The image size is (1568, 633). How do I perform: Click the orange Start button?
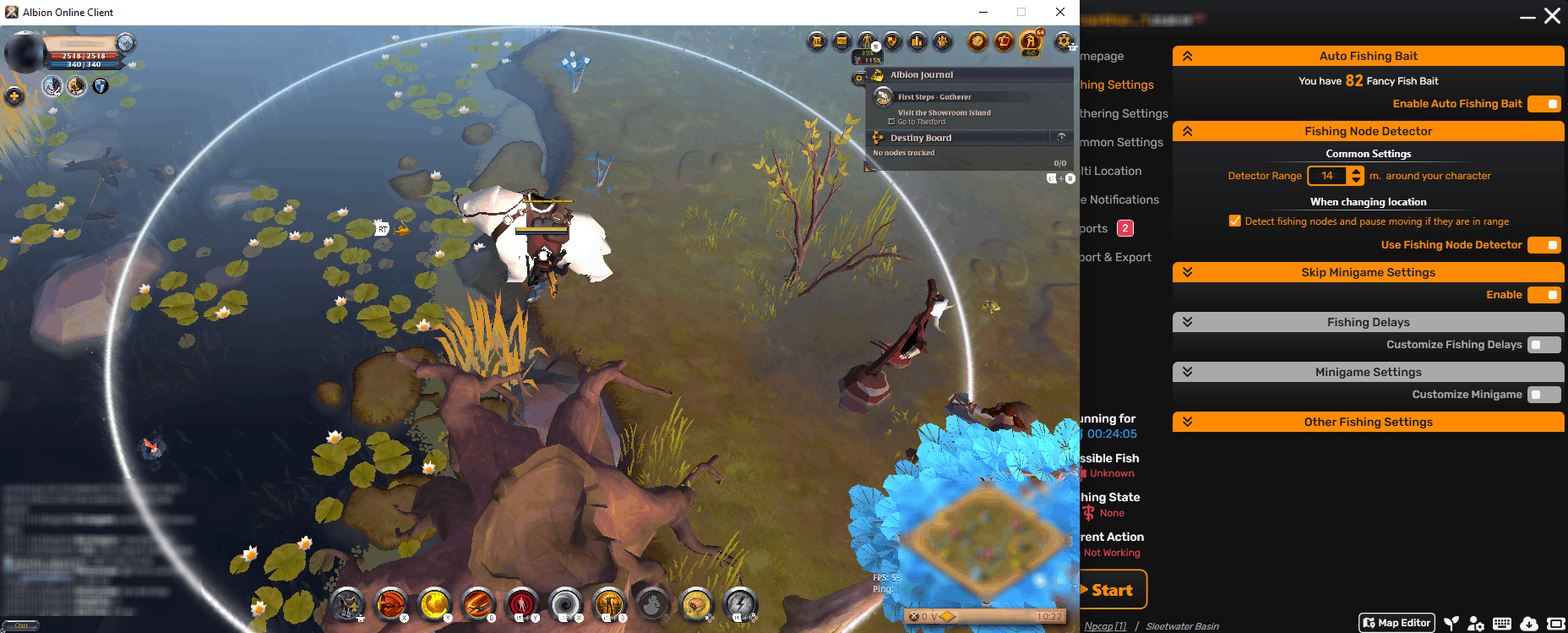pos(1112,590)
